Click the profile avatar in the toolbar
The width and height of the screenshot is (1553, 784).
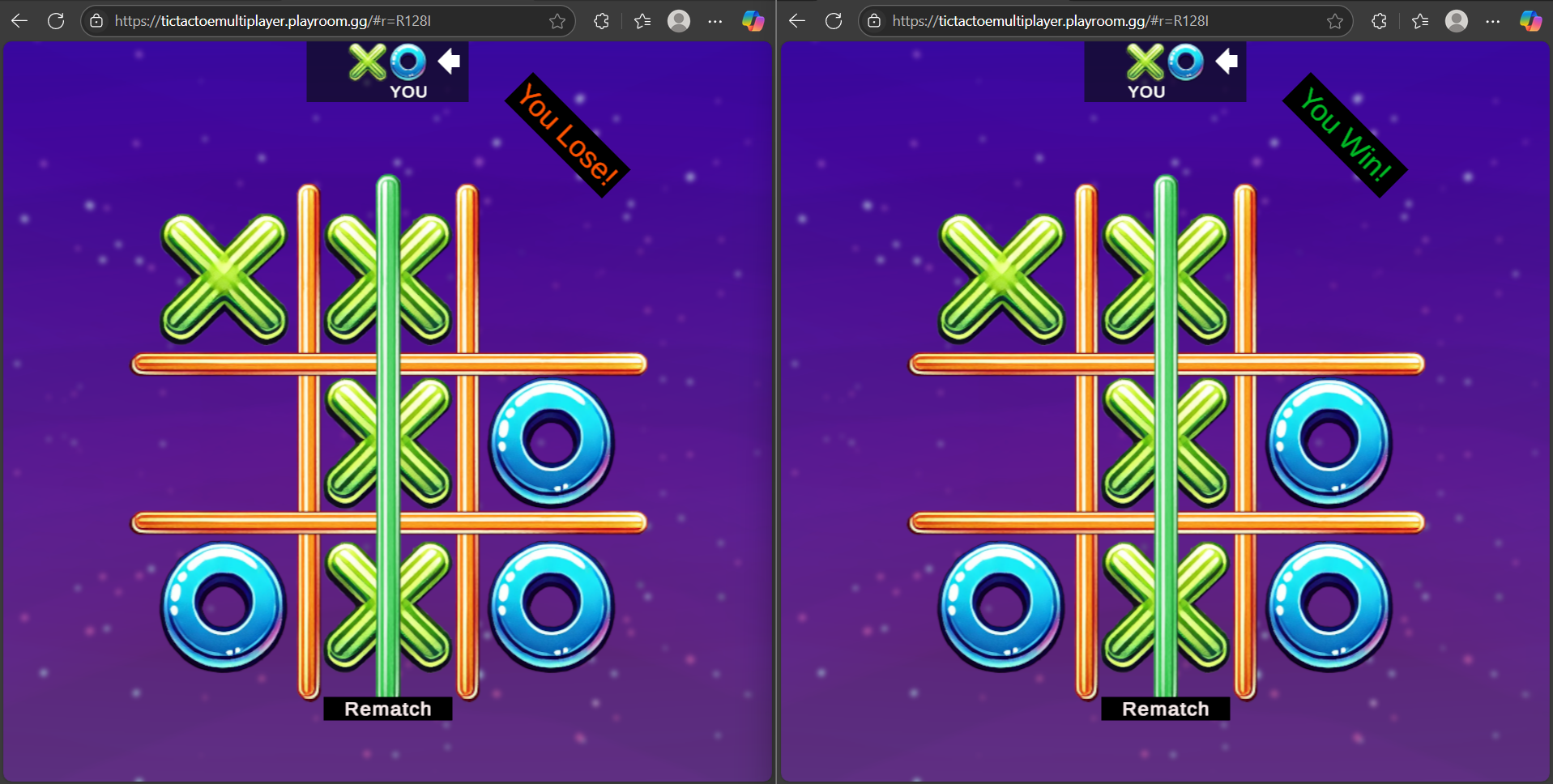679,21
